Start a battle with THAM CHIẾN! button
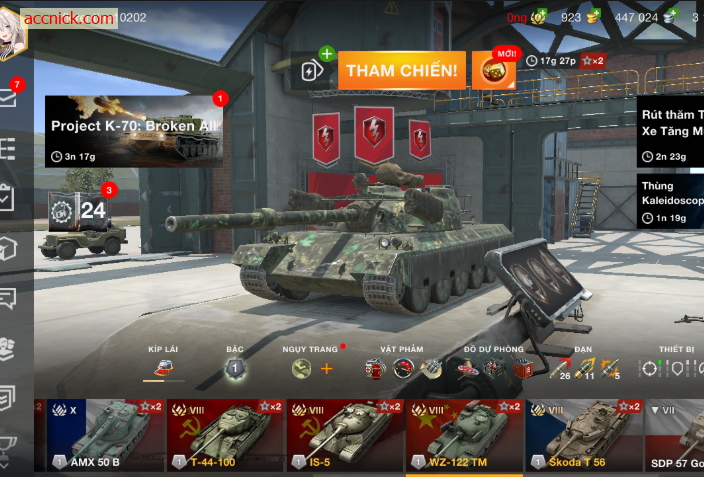This screenshot has height=477, width=704. click(x=402, y=70)
